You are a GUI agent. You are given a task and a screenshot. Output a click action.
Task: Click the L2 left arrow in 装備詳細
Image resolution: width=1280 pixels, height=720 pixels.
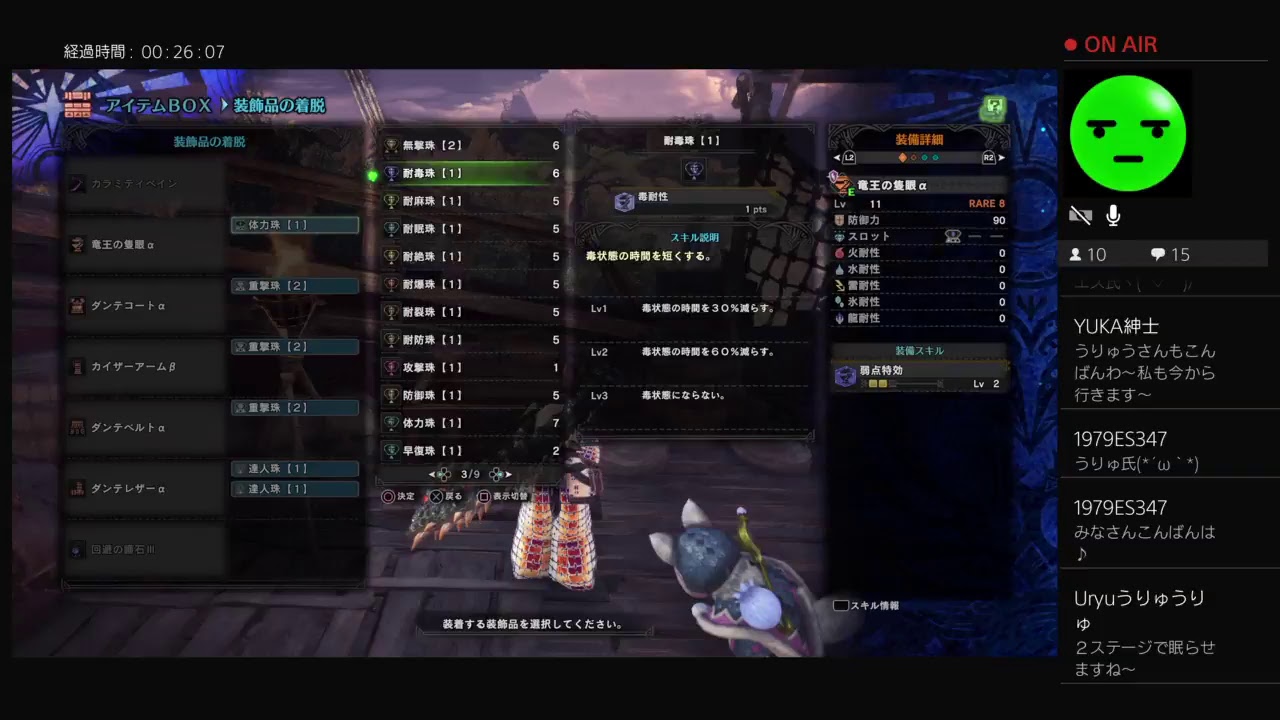tap(838, 157)
